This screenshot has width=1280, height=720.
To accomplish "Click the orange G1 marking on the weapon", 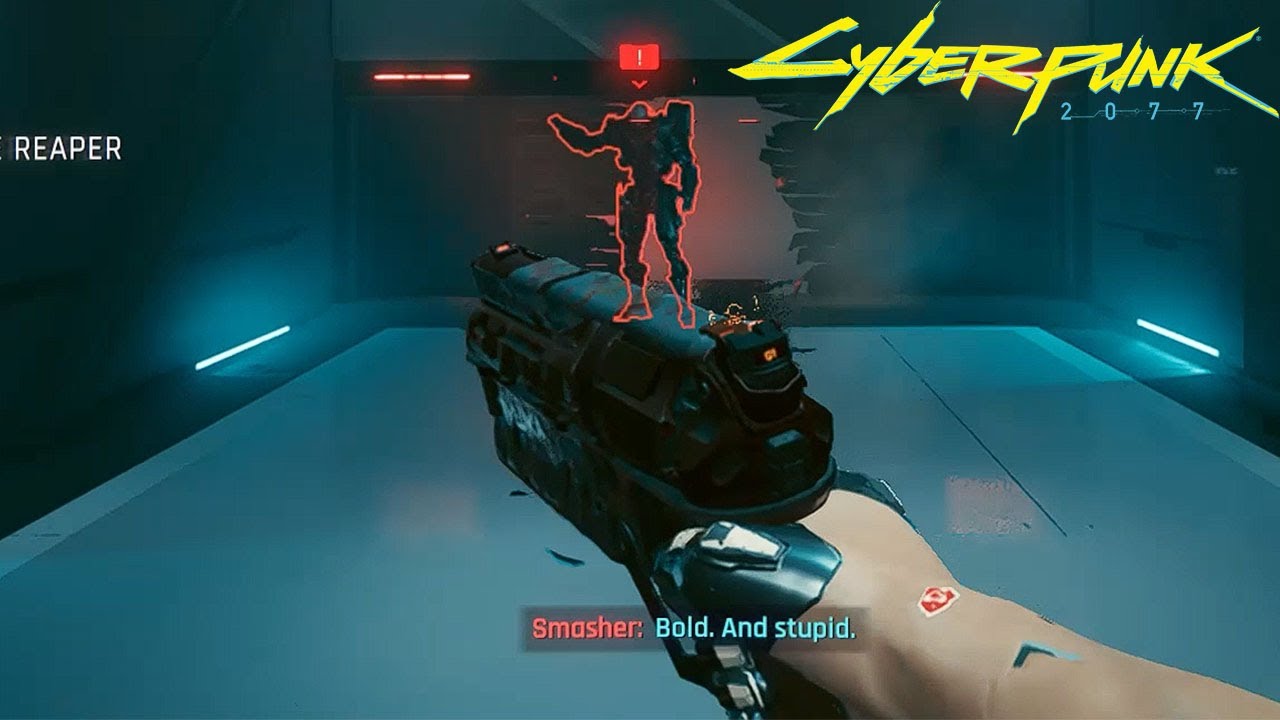I will [x=770, y=353].
